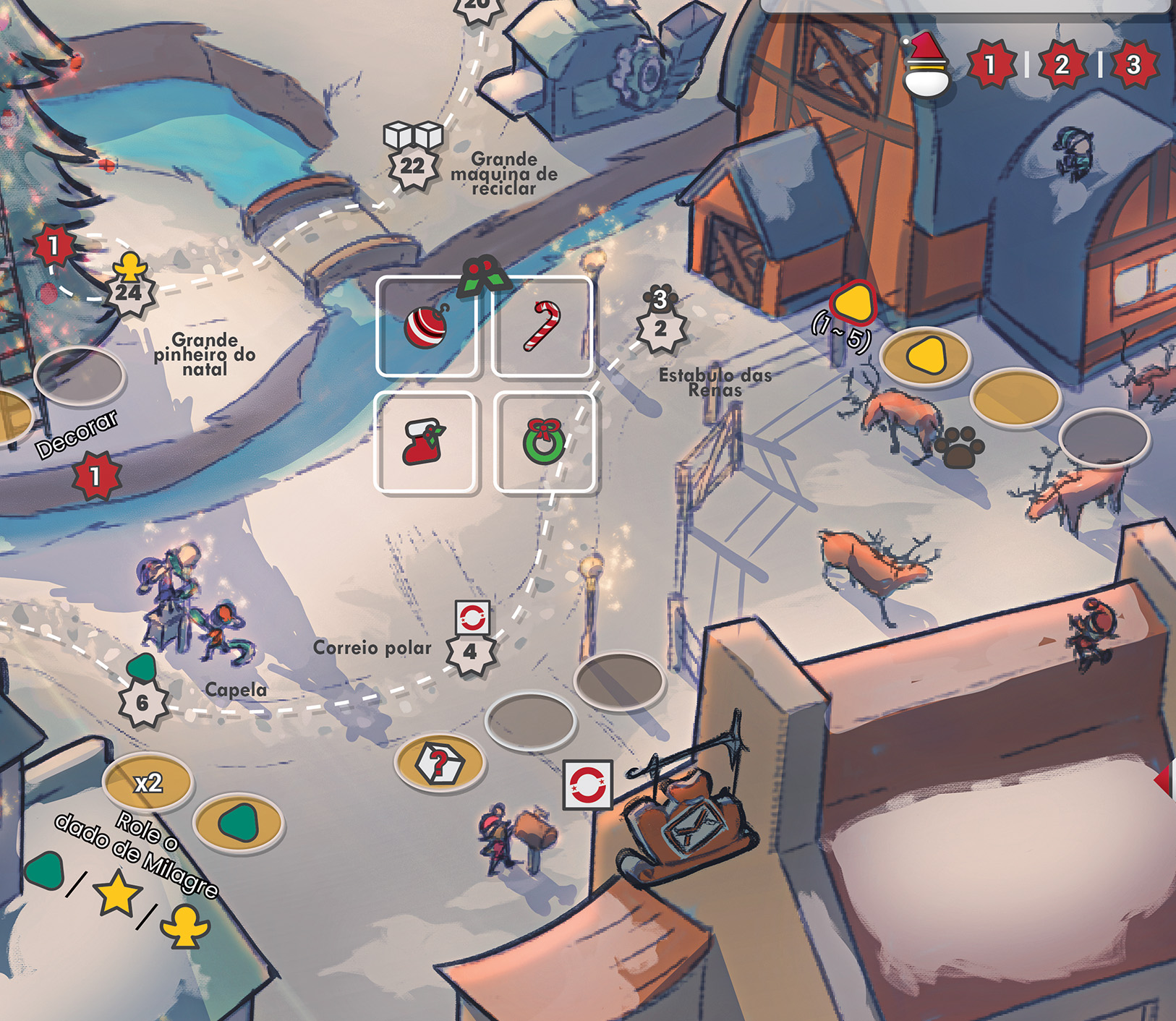
Task: Select the red ornament tile
Action: click(426, 327)
